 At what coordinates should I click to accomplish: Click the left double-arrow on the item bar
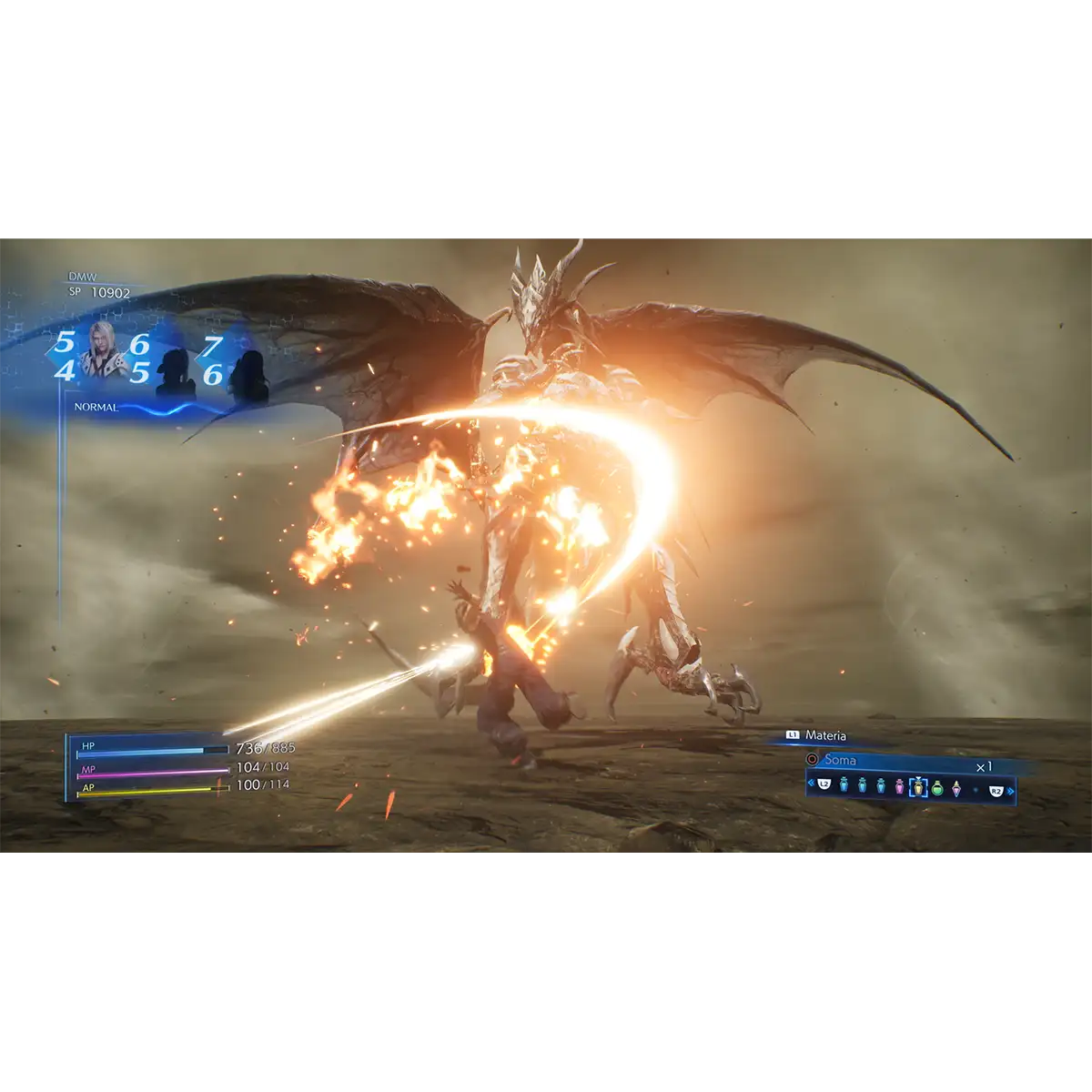(x=811, y=784)
